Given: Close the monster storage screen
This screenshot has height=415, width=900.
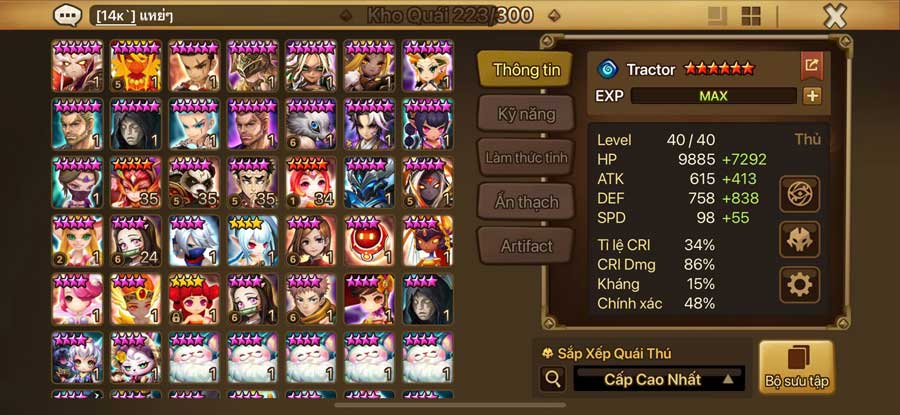Looking at the screenshot, I should pyautogui.click(x=835, y=16).
